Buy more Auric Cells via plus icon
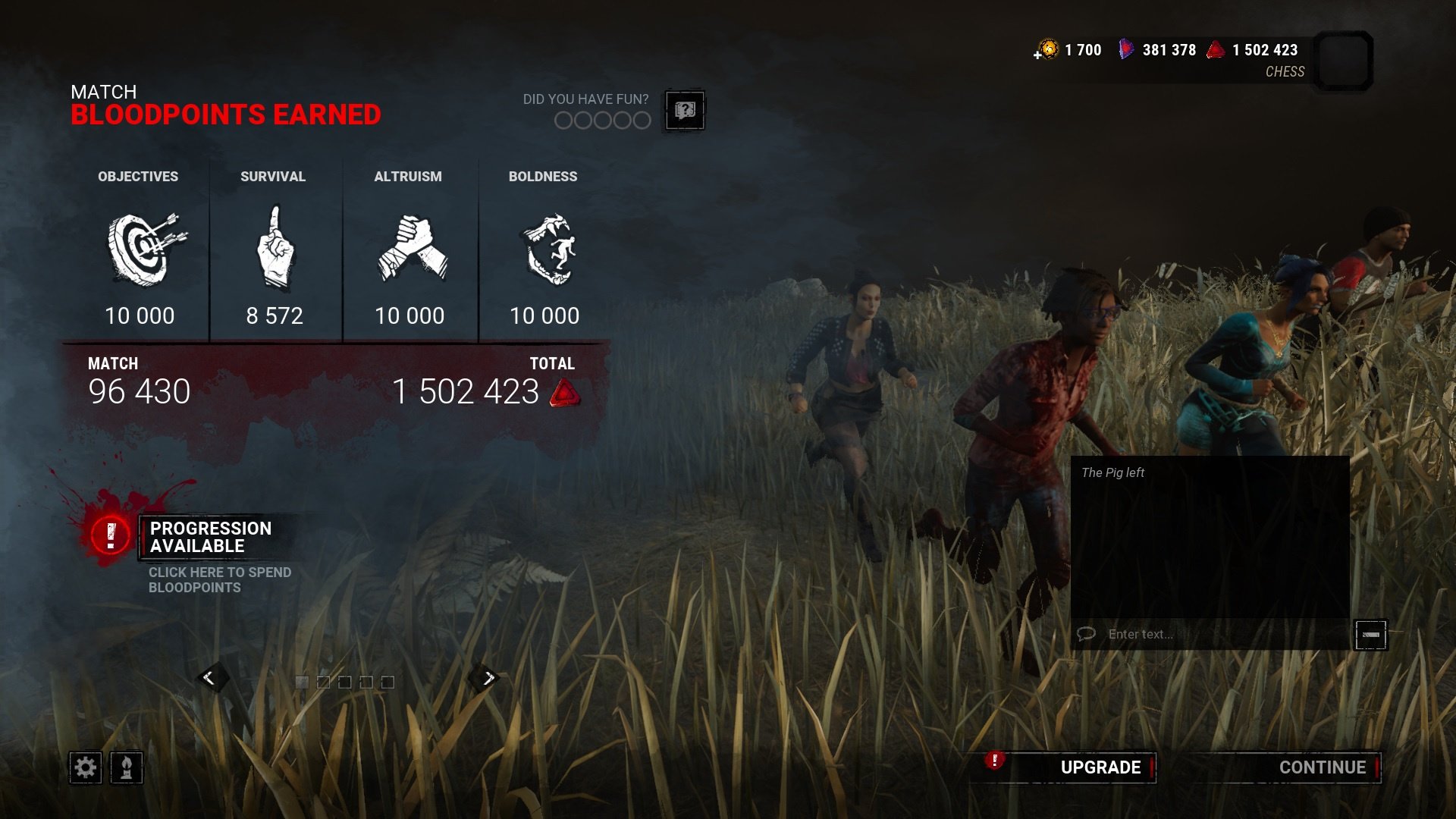 [1038, 55]
